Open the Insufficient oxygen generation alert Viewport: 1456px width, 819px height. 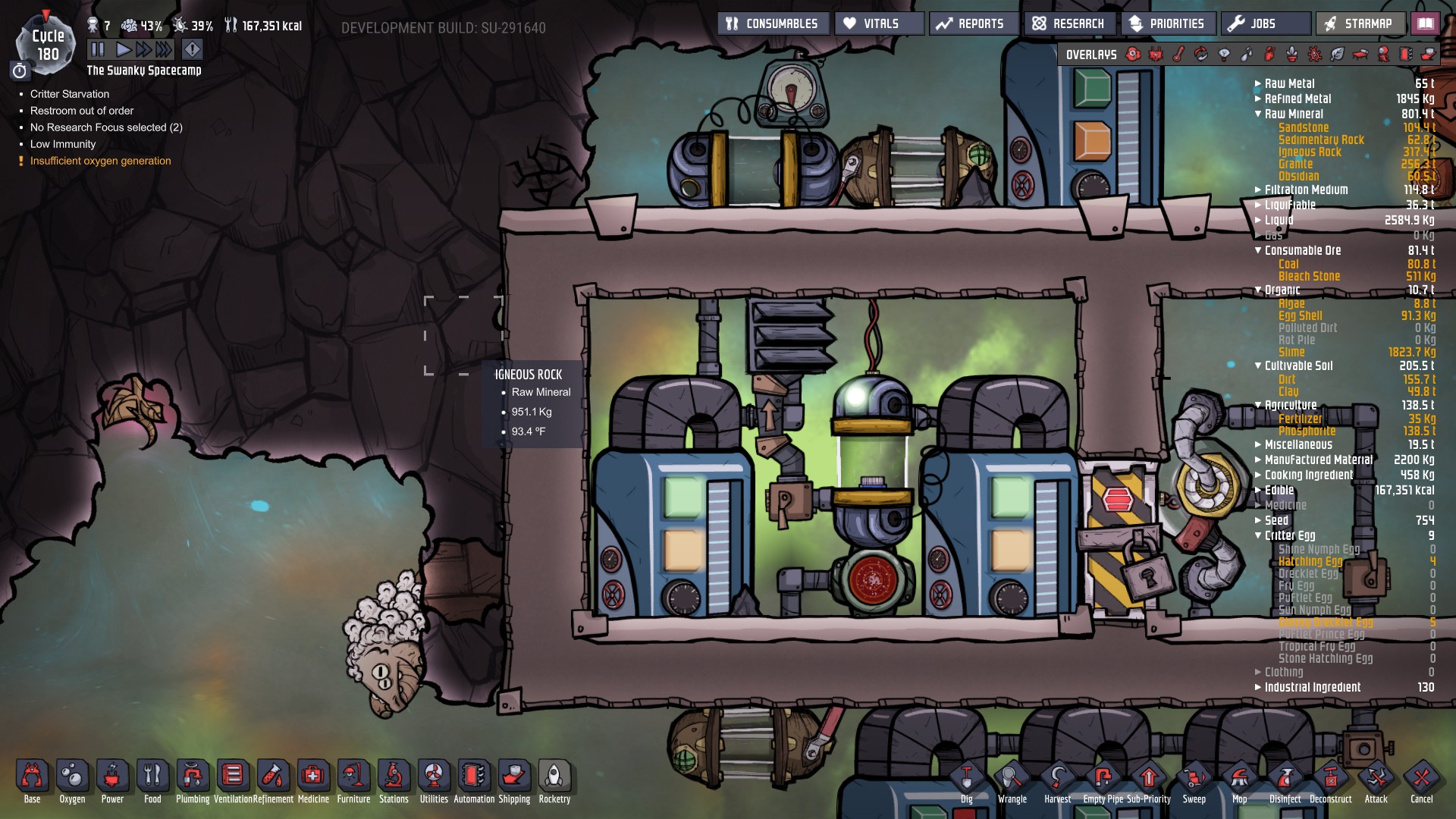click(x=99, y=161)
